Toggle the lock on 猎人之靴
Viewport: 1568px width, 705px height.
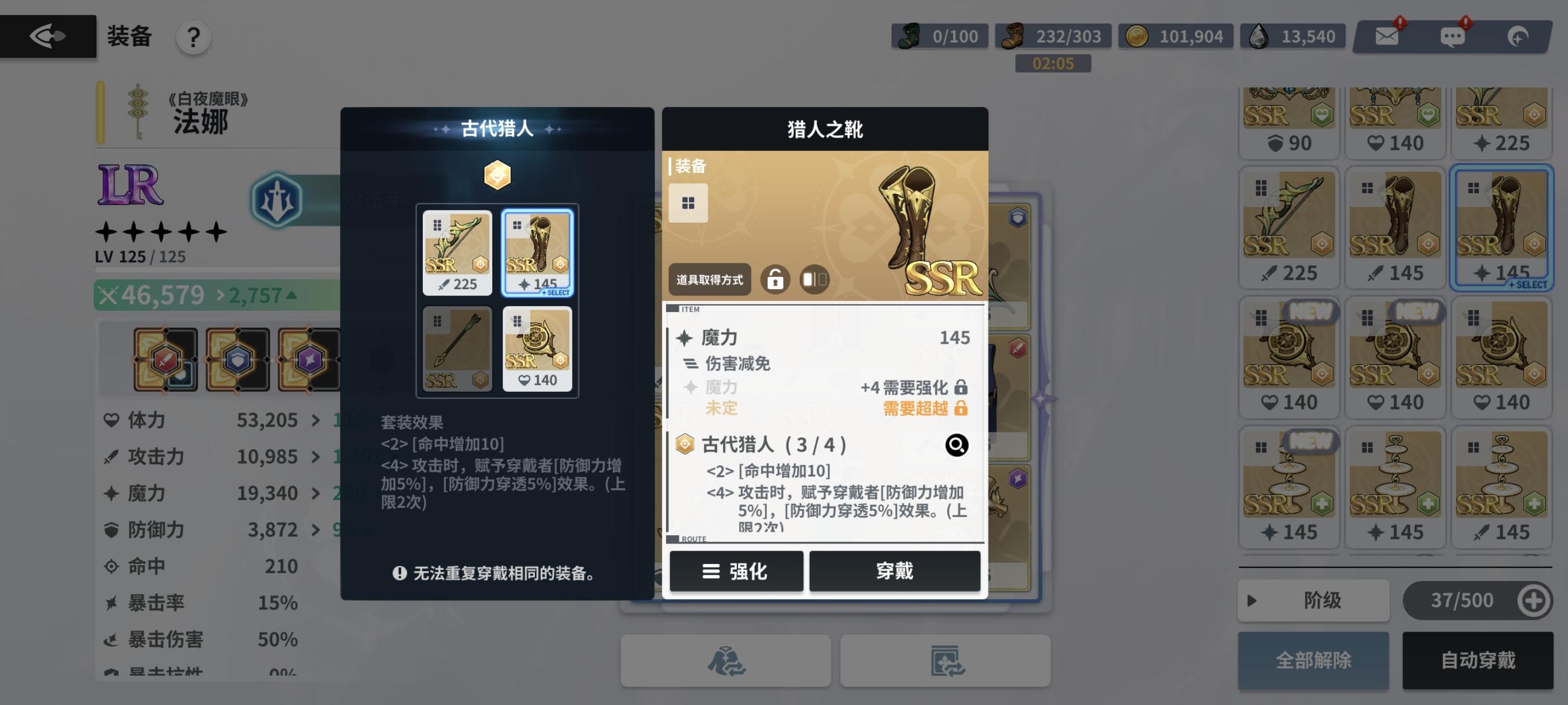[775, 280]
